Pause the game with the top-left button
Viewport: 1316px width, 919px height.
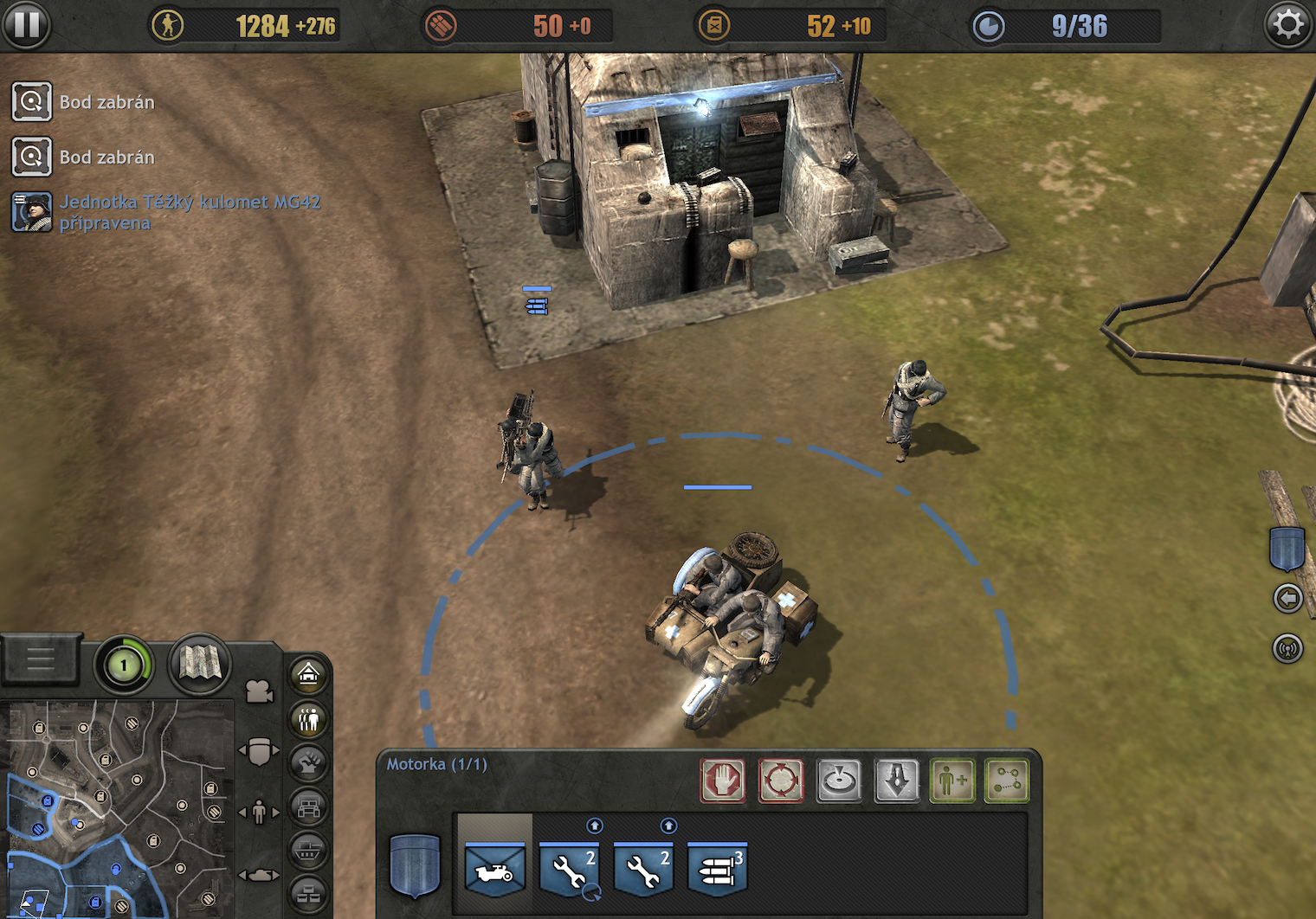tap(26, 25)
